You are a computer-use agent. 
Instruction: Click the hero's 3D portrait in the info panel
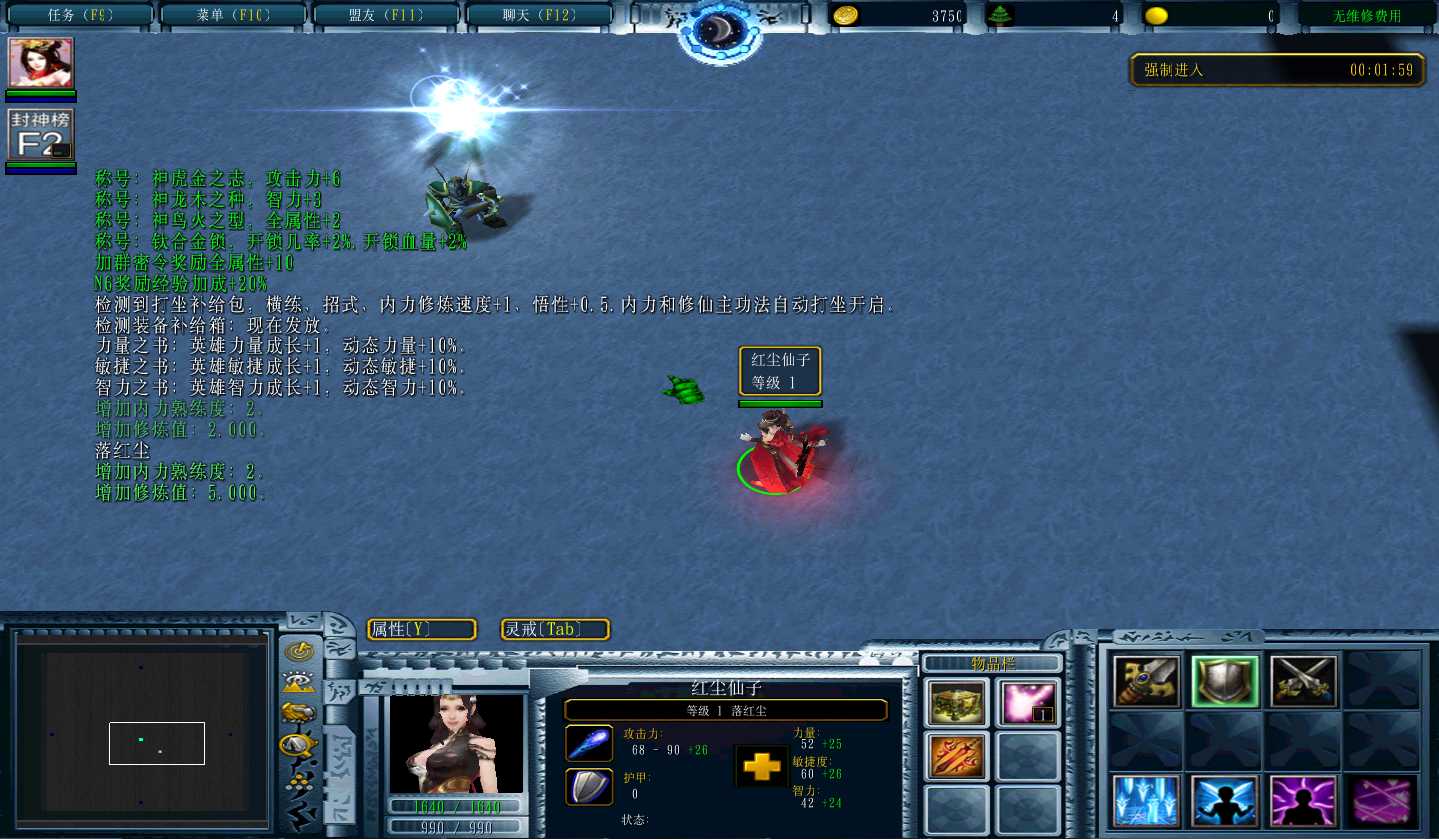click(456, 745)
